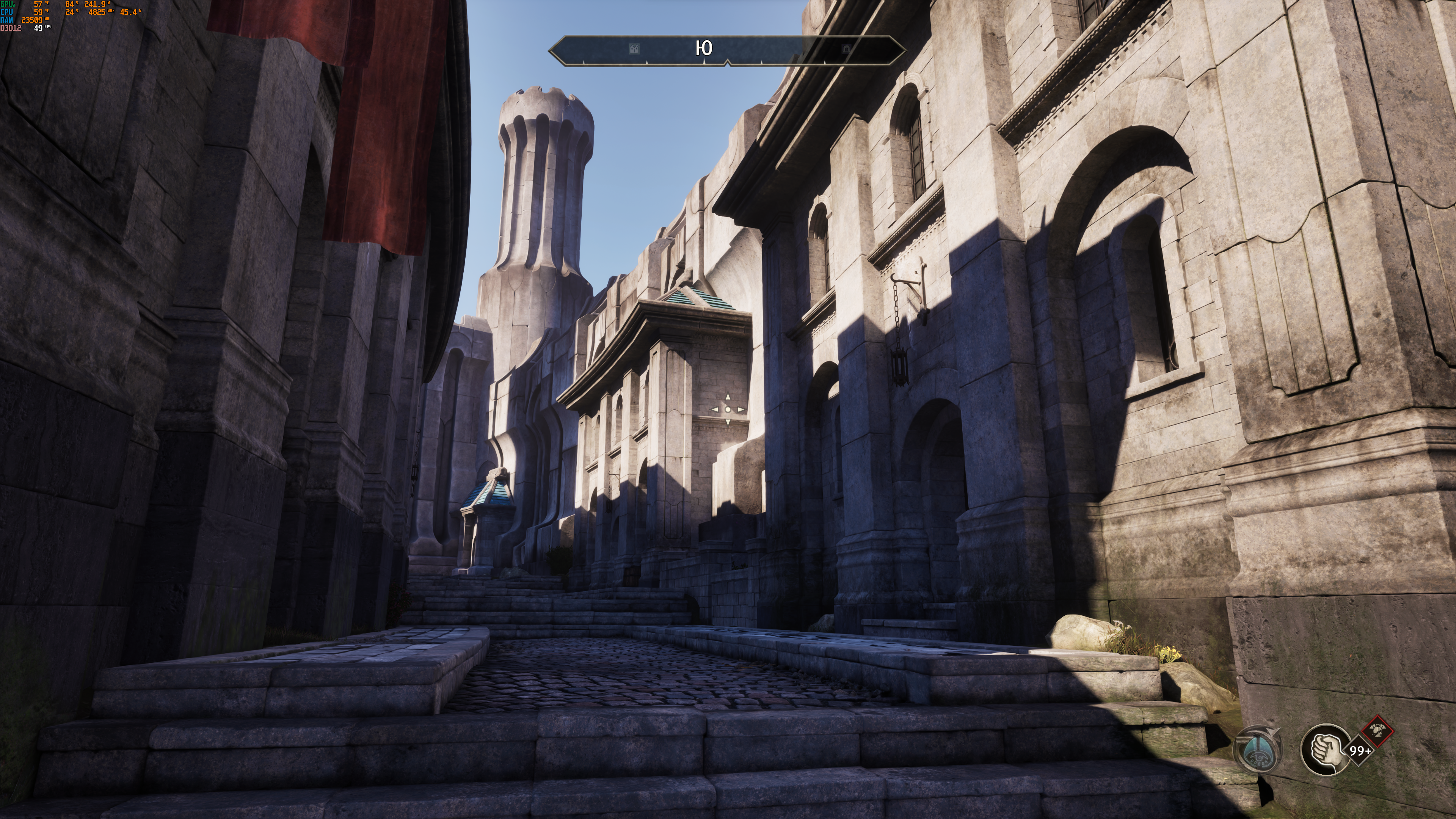Click the twin-tower settlement marker on compass
This screenshot has height=819, width=1456.
point(634,49)
